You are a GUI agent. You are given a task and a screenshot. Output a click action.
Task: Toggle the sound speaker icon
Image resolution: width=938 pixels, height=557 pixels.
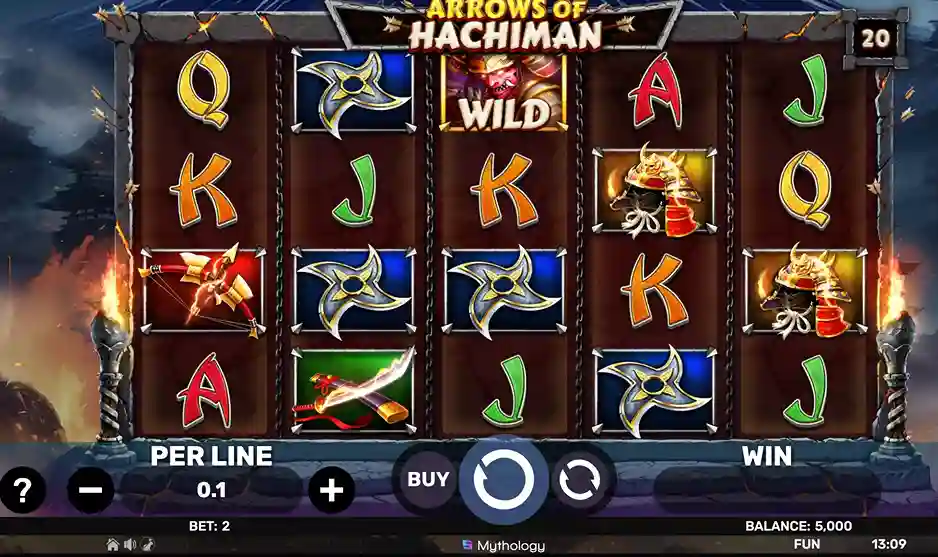tap(130, 545)
